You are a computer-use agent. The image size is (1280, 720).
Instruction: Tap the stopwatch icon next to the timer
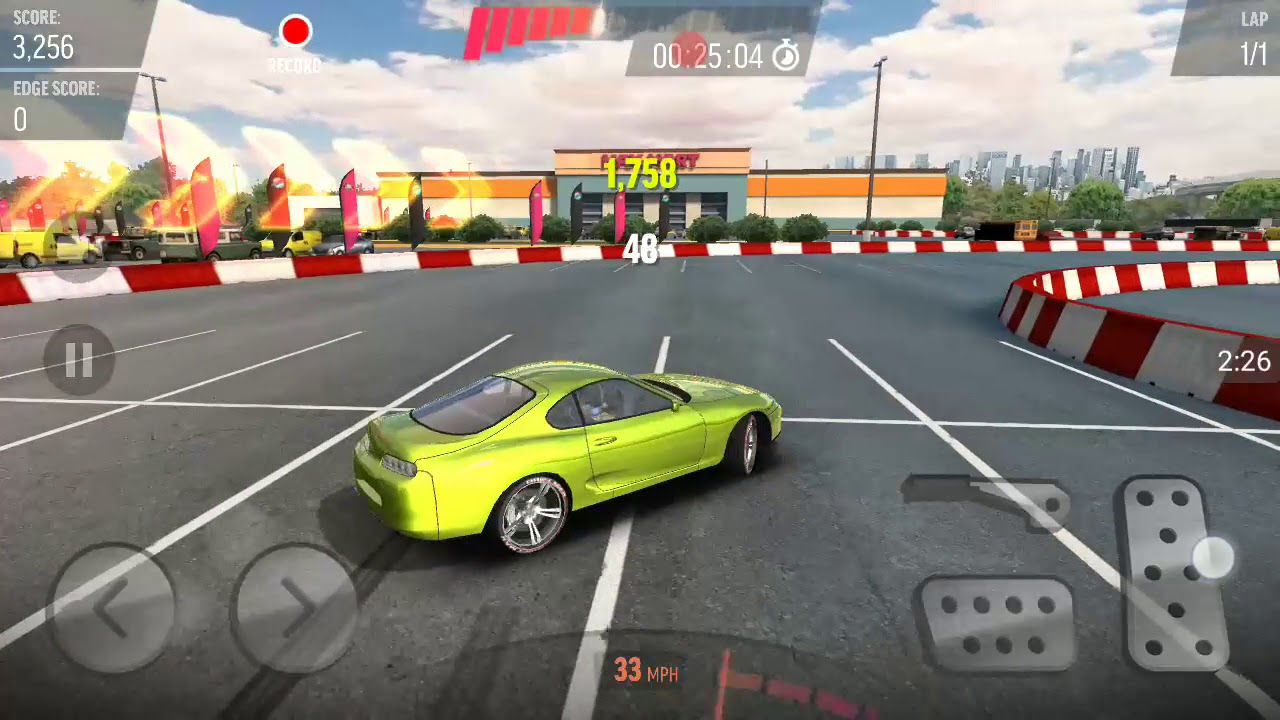pyautogui.click(x=785, y=57)
